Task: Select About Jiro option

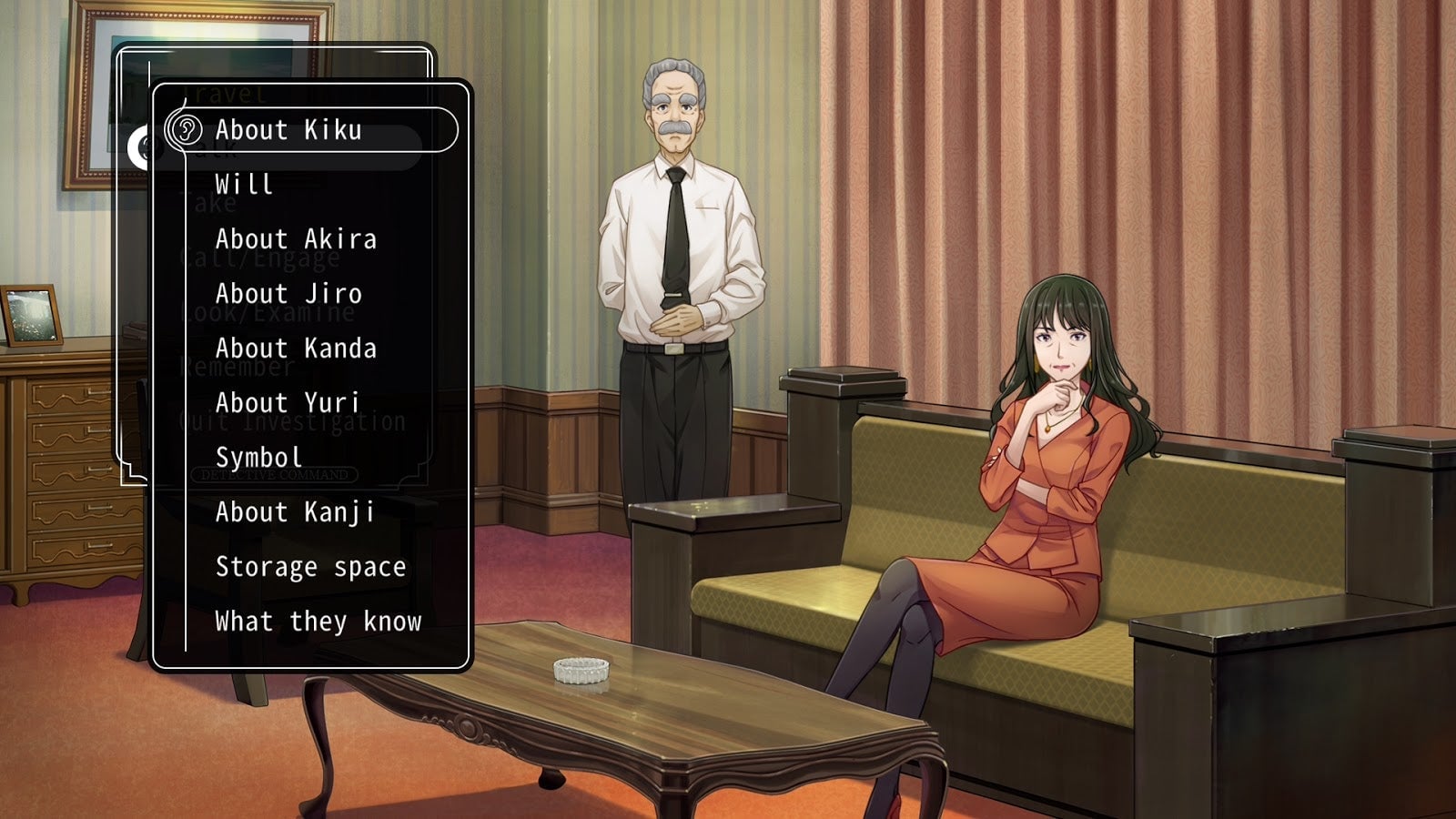Action: point(288,294)
